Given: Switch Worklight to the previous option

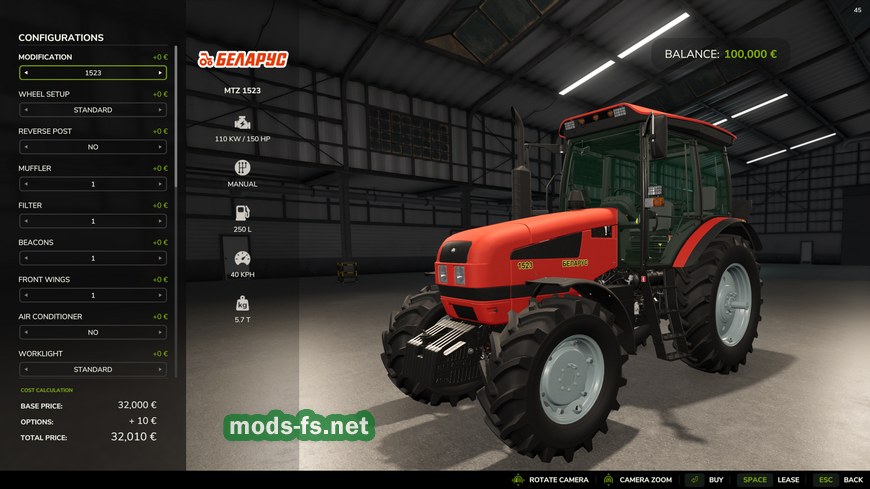Looking at the screenshot, I should (26, 369).
